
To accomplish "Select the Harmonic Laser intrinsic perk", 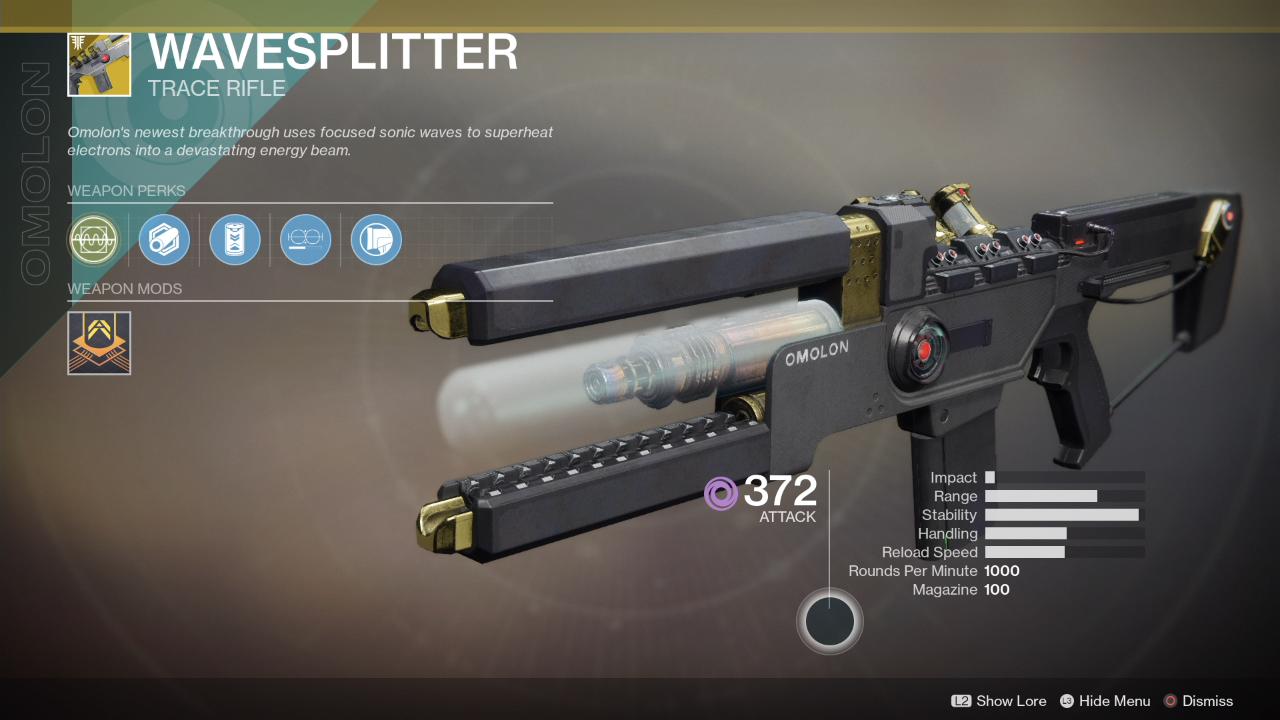I will point(94,240).
